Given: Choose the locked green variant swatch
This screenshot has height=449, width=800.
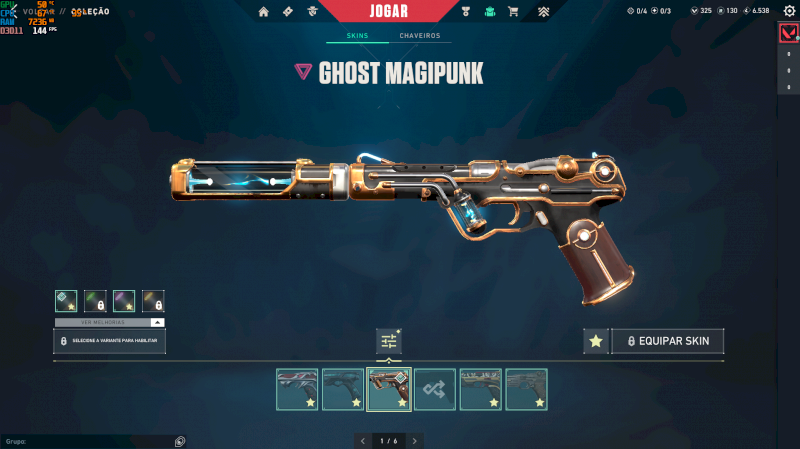Looking at the screenshot, I should (x=95, y=300).
